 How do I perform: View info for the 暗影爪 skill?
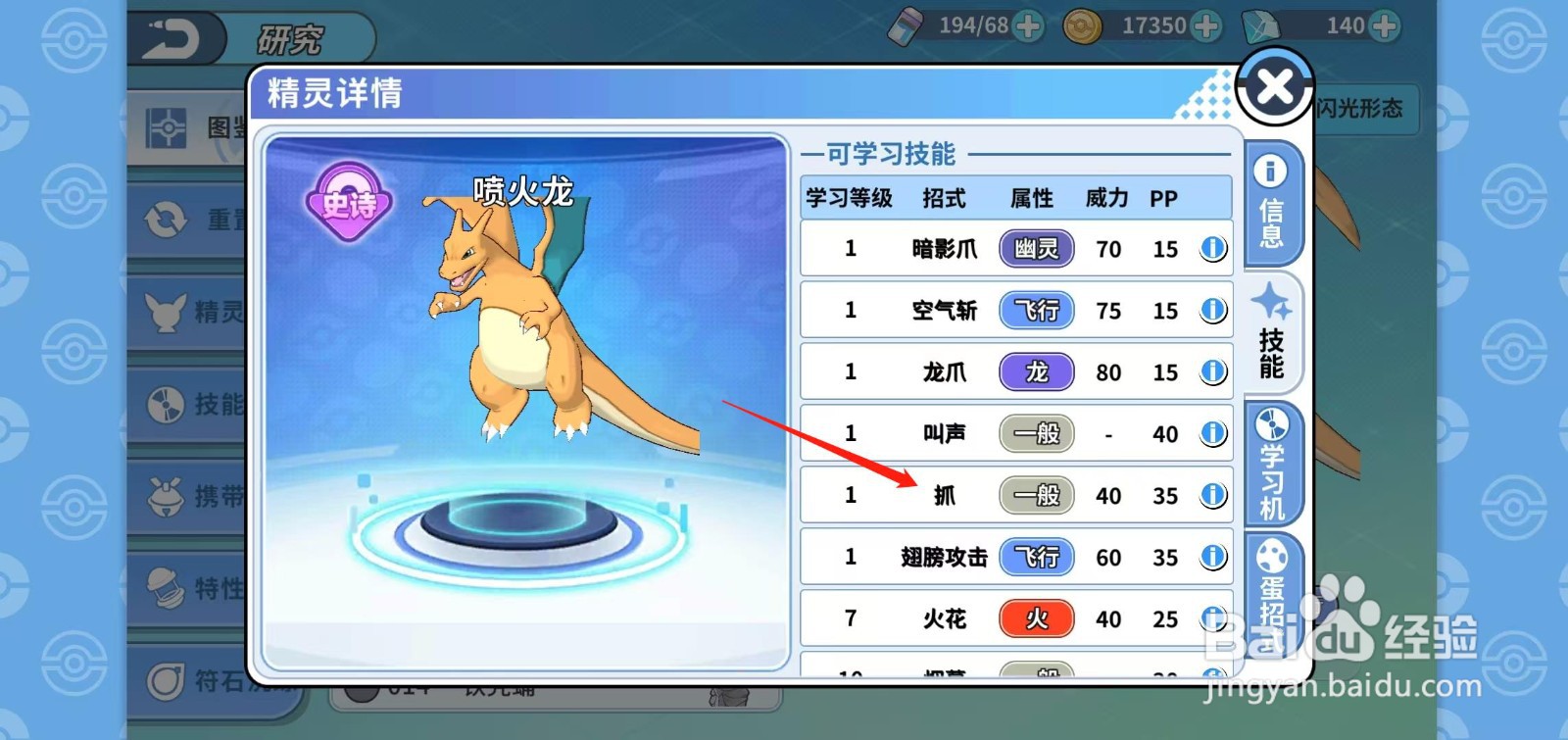point(1213,248)
